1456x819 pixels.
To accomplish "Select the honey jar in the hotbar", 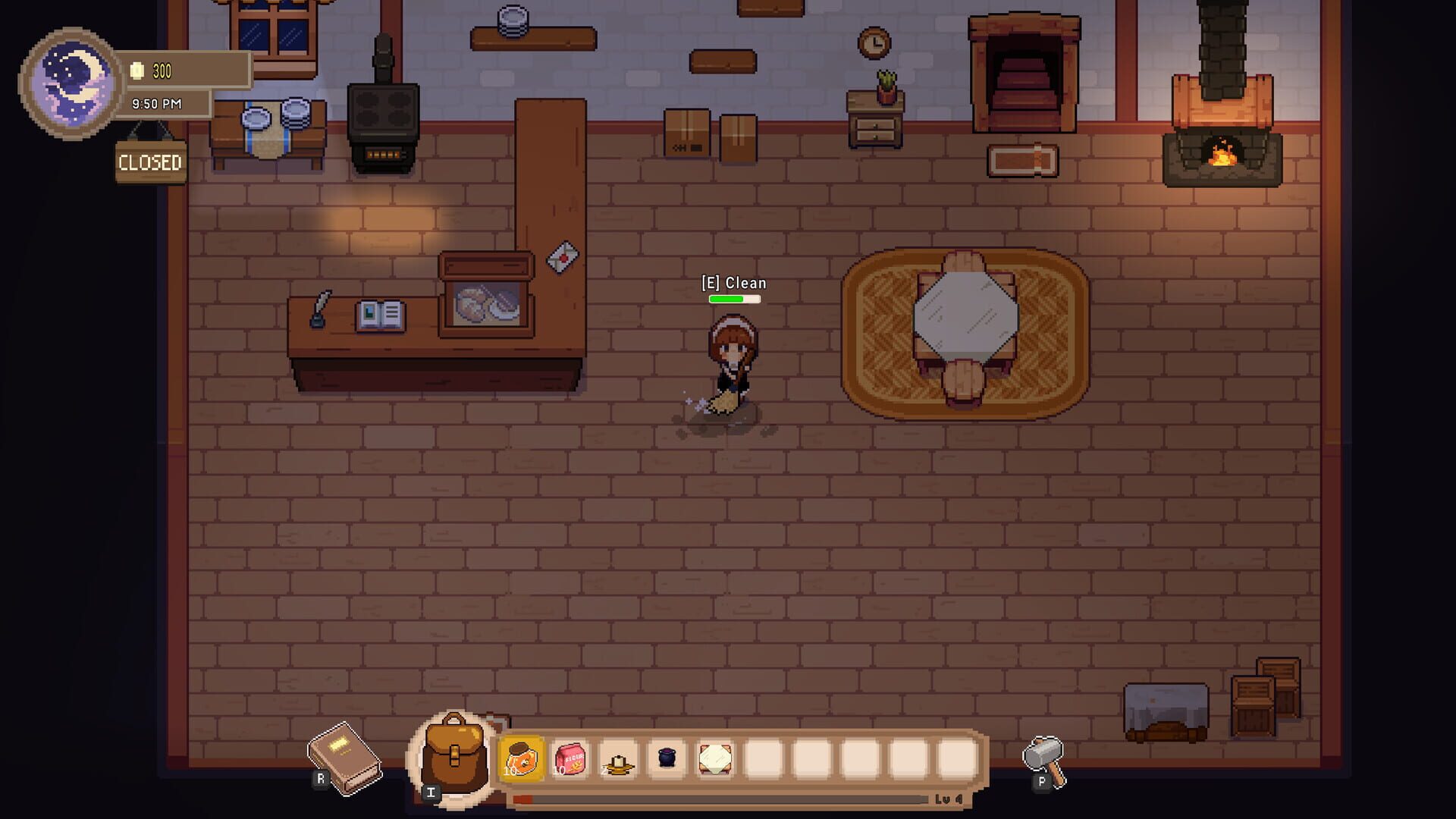I will coord(522,758).
